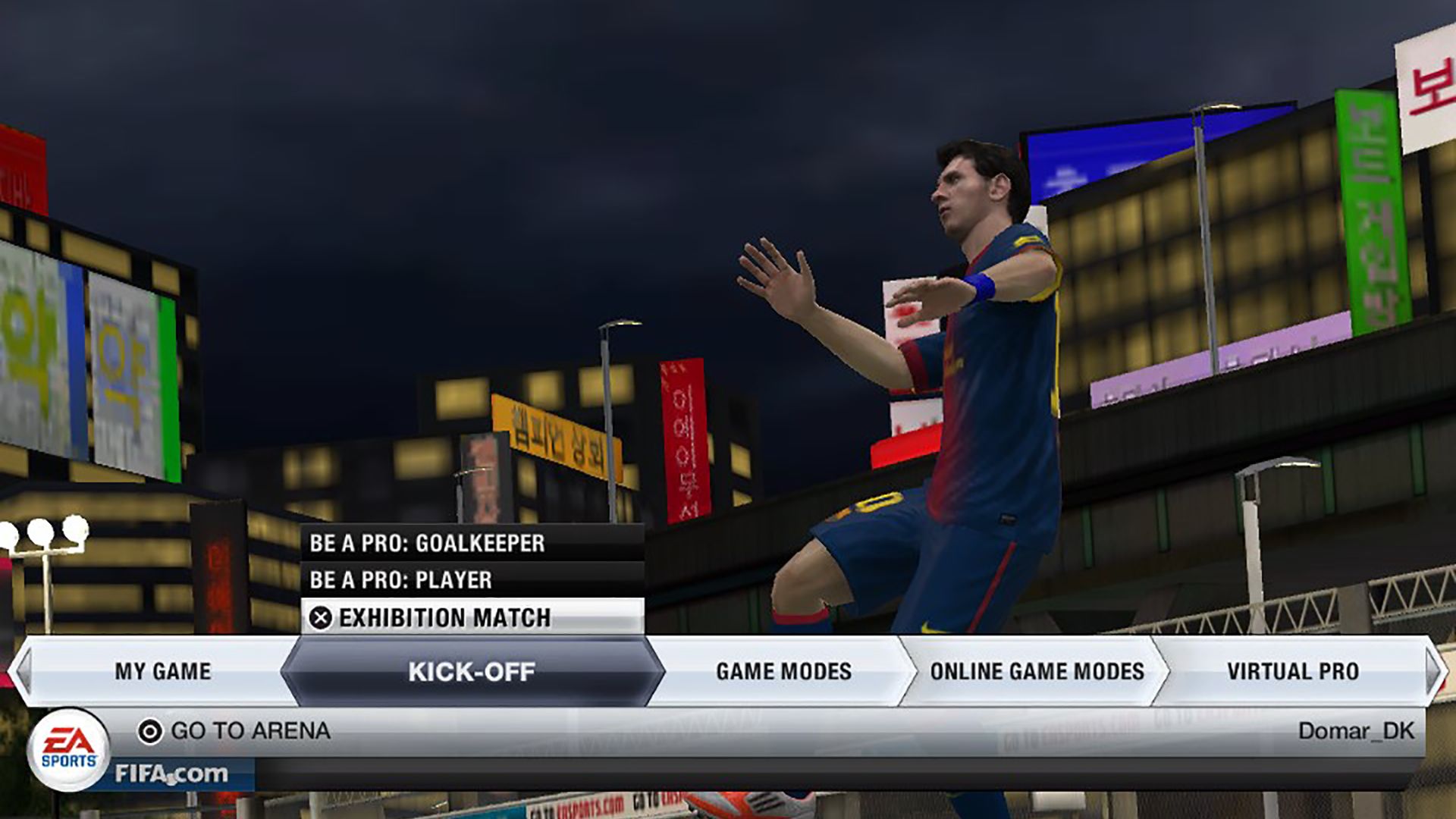Open the ONLINE GAME MODES tab
The height and width of the screenshot is (819, 1456).
point(1037,671)
